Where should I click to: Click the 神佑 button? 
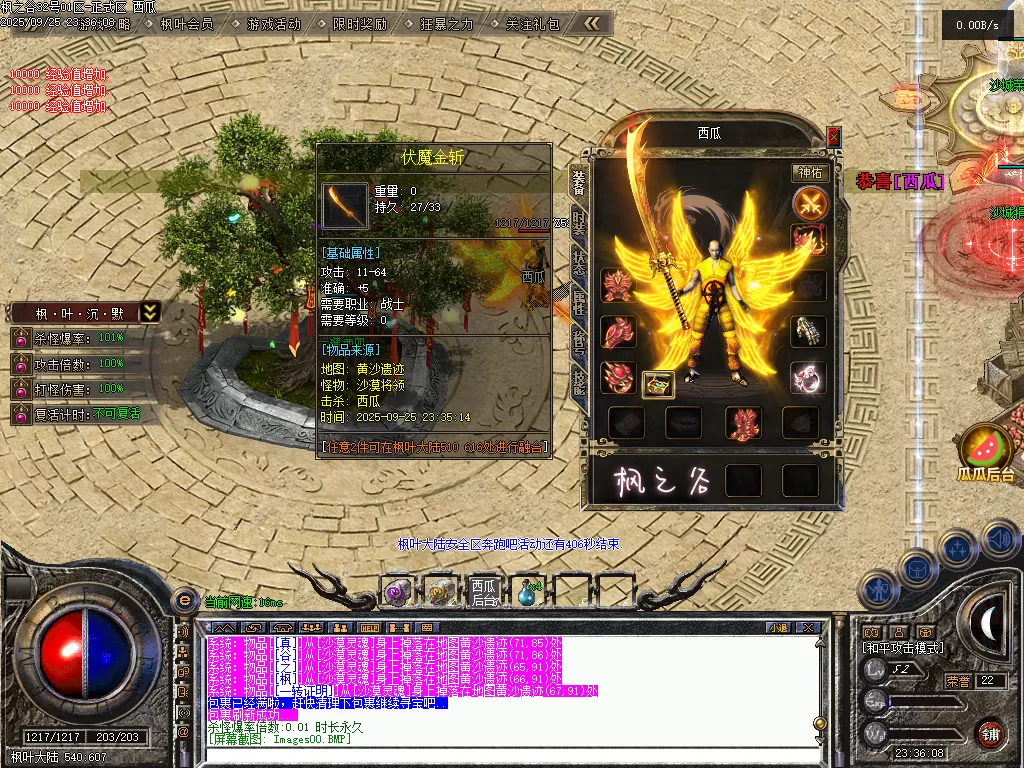pos(810,173)
